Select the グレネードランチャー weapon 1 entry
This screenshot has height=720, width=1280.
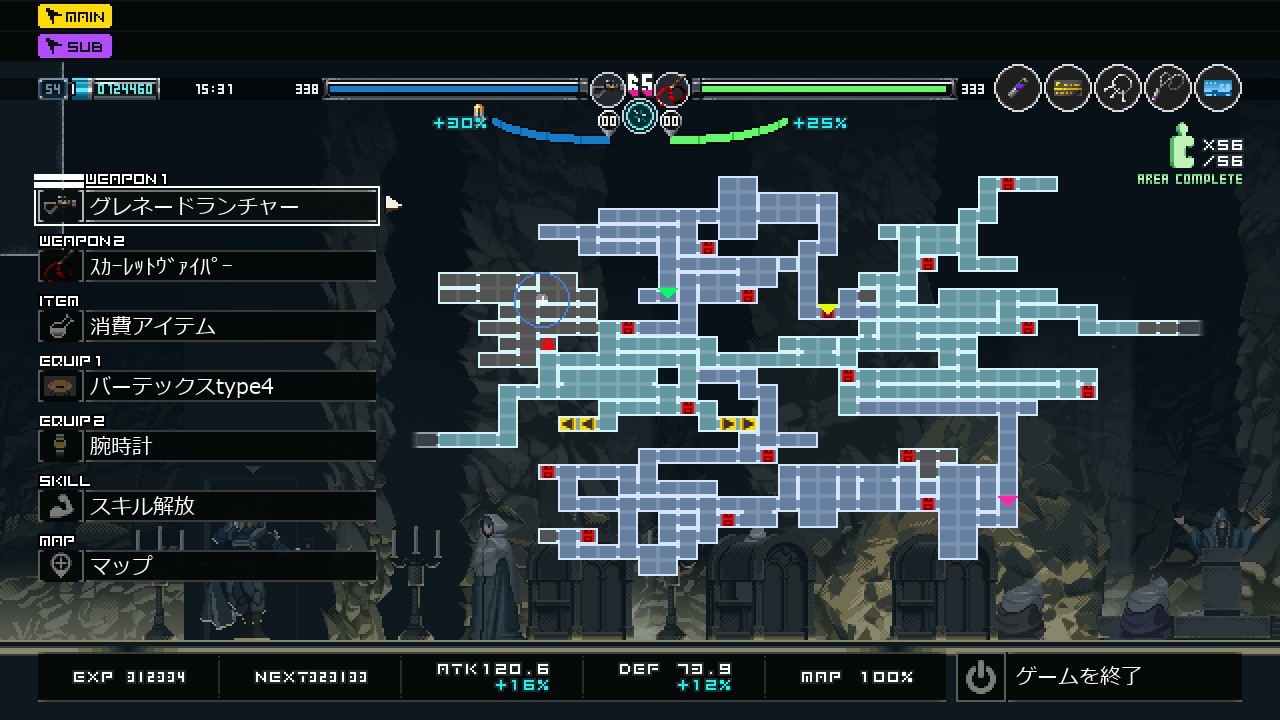(x=207, y=206)
